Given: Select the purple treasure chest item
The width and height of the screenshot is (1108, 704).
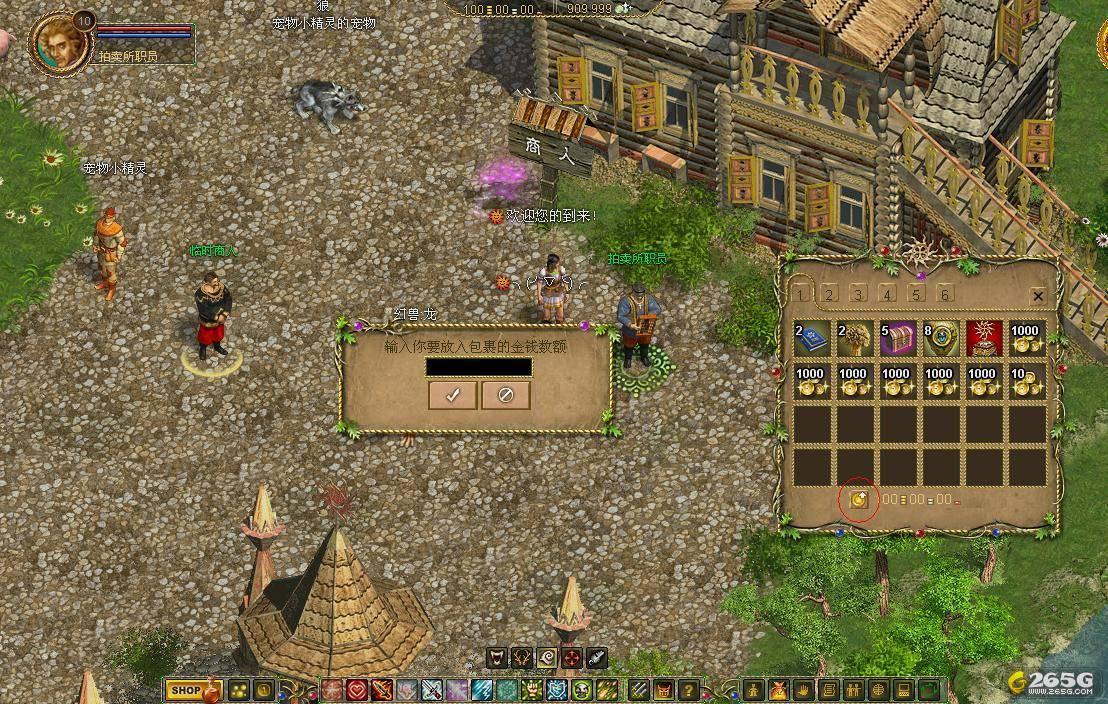Looking at the screenshot, I should click(898, 339).
